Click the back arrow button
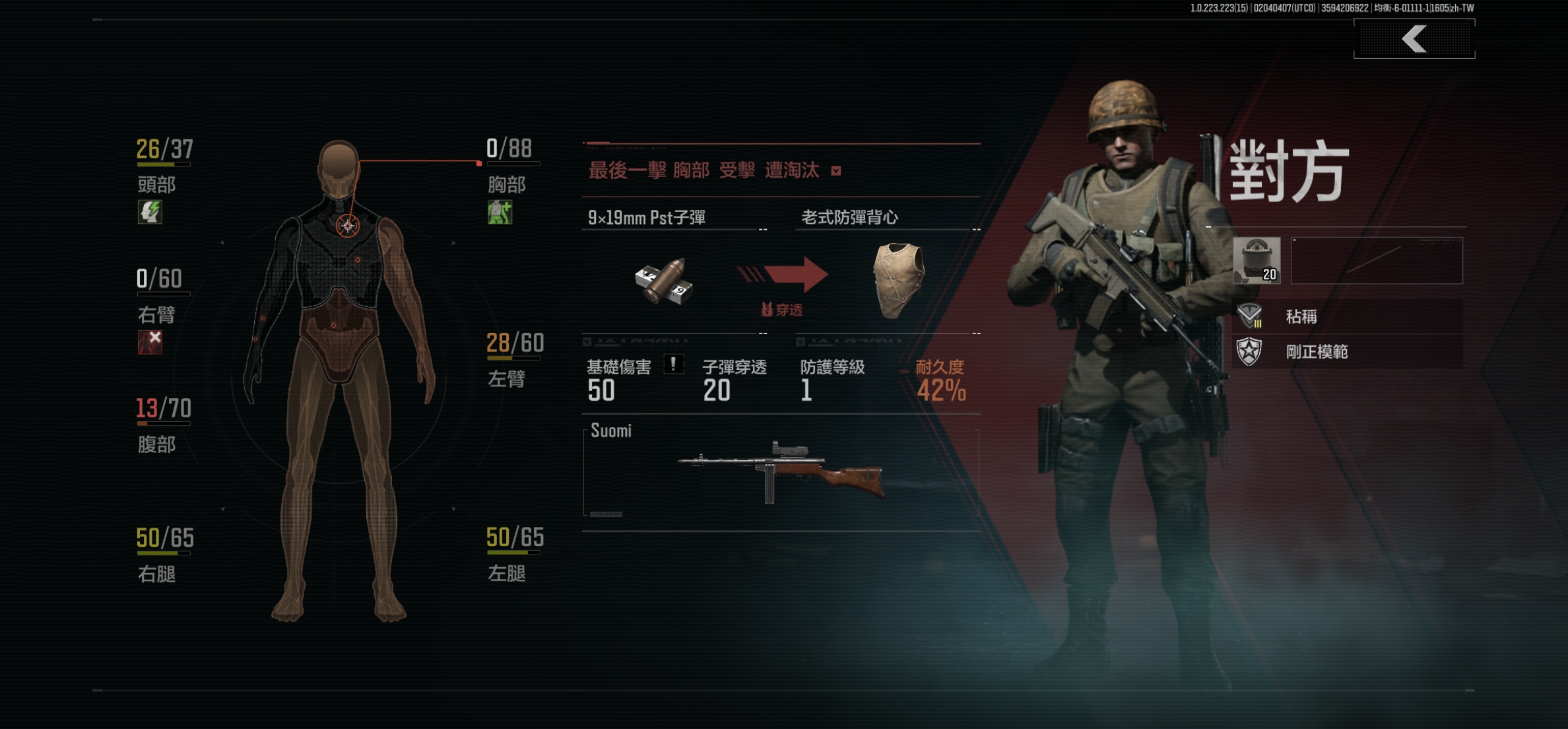 [1414, 39]
